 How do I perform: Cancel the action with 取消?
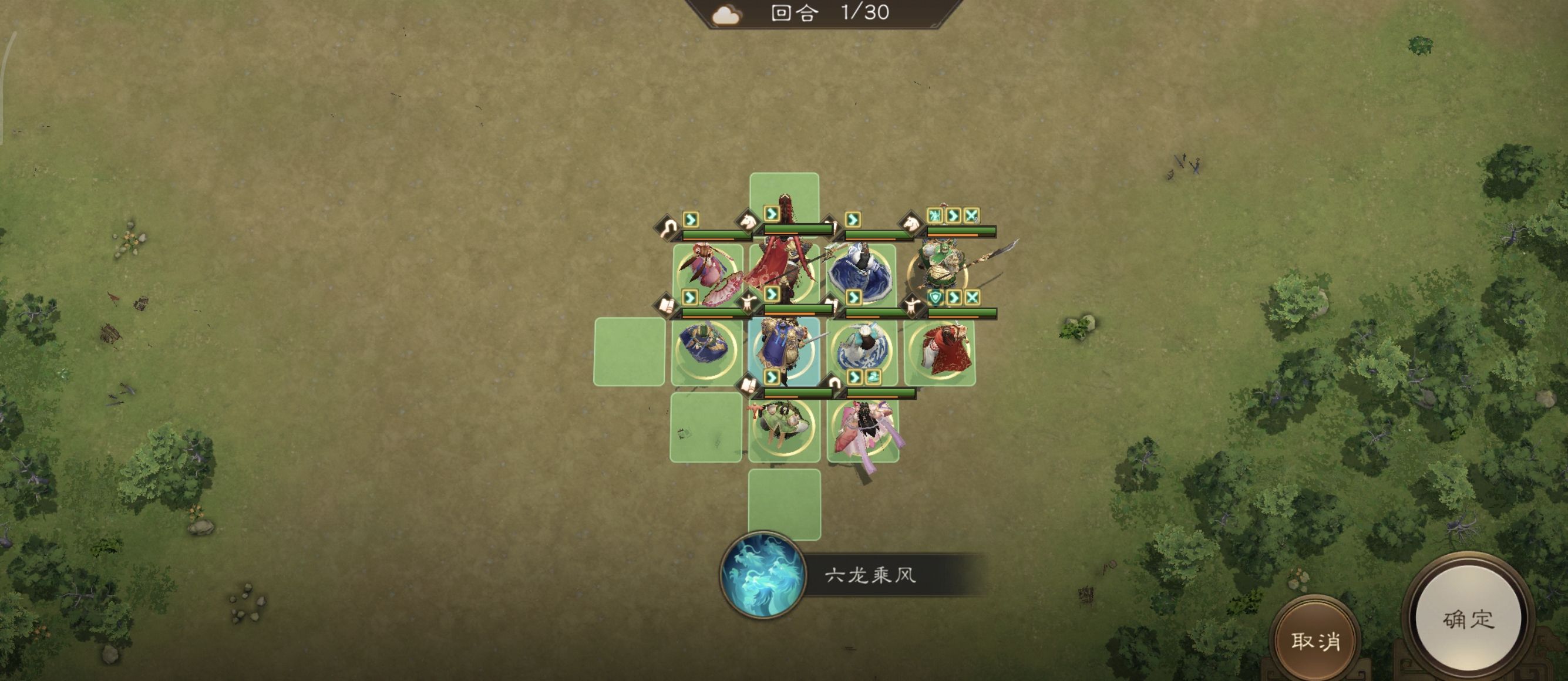coord(1315,640)
